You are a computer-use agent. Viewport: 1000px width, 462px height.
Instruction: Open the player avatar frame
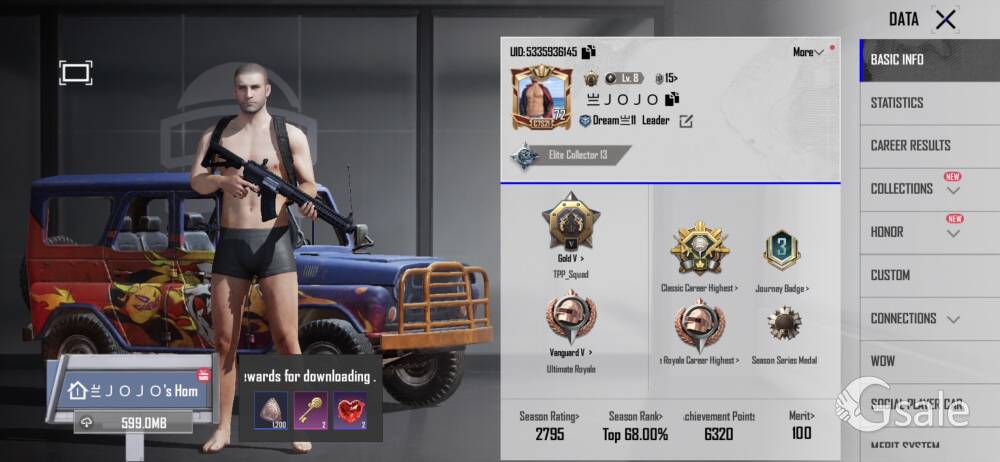click(541, 97)
